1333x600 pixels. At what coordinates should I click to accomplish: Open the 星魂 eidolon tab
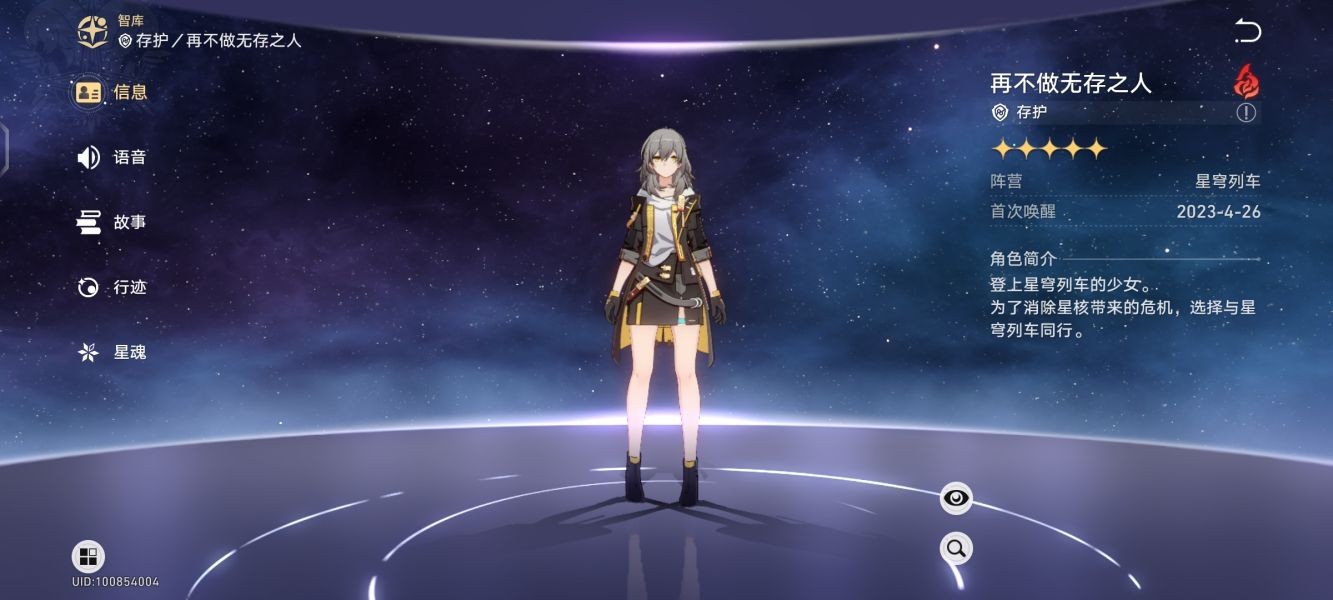[x=112, y=352]
